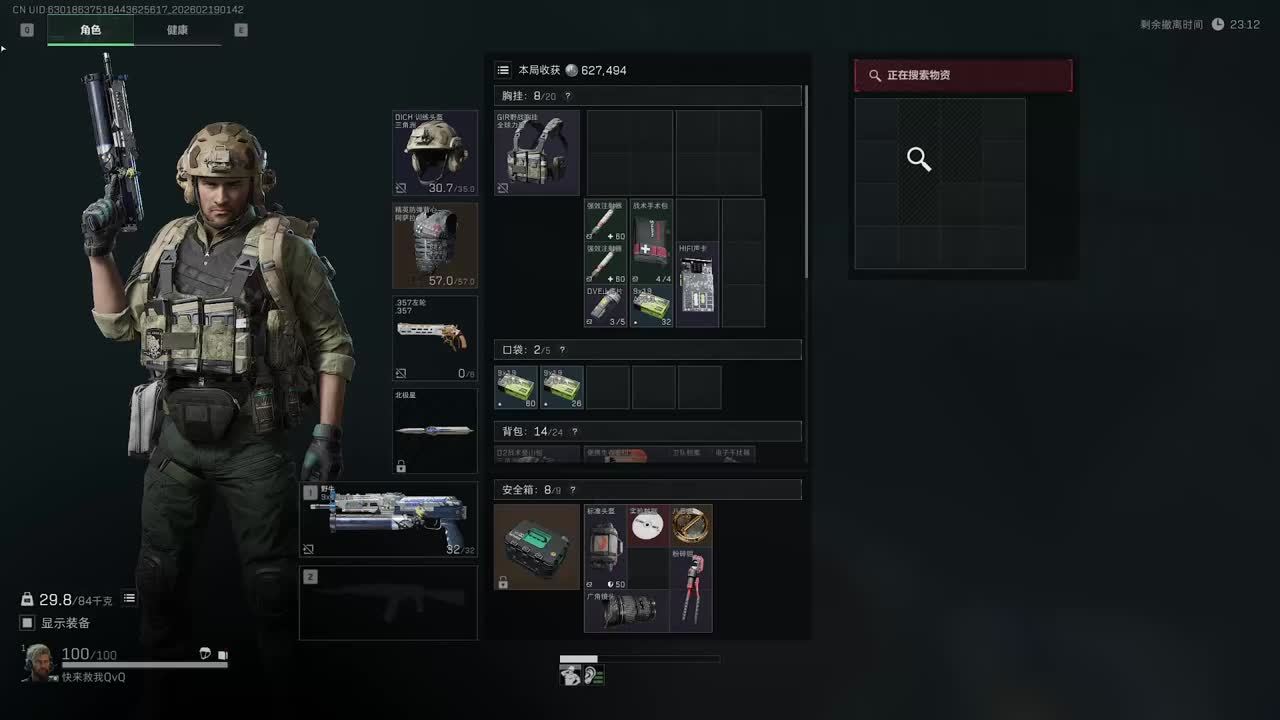Select the red 粉碎钳 crusher pliers item
This screenshot has height=720, width=1280.
[691, 589]
